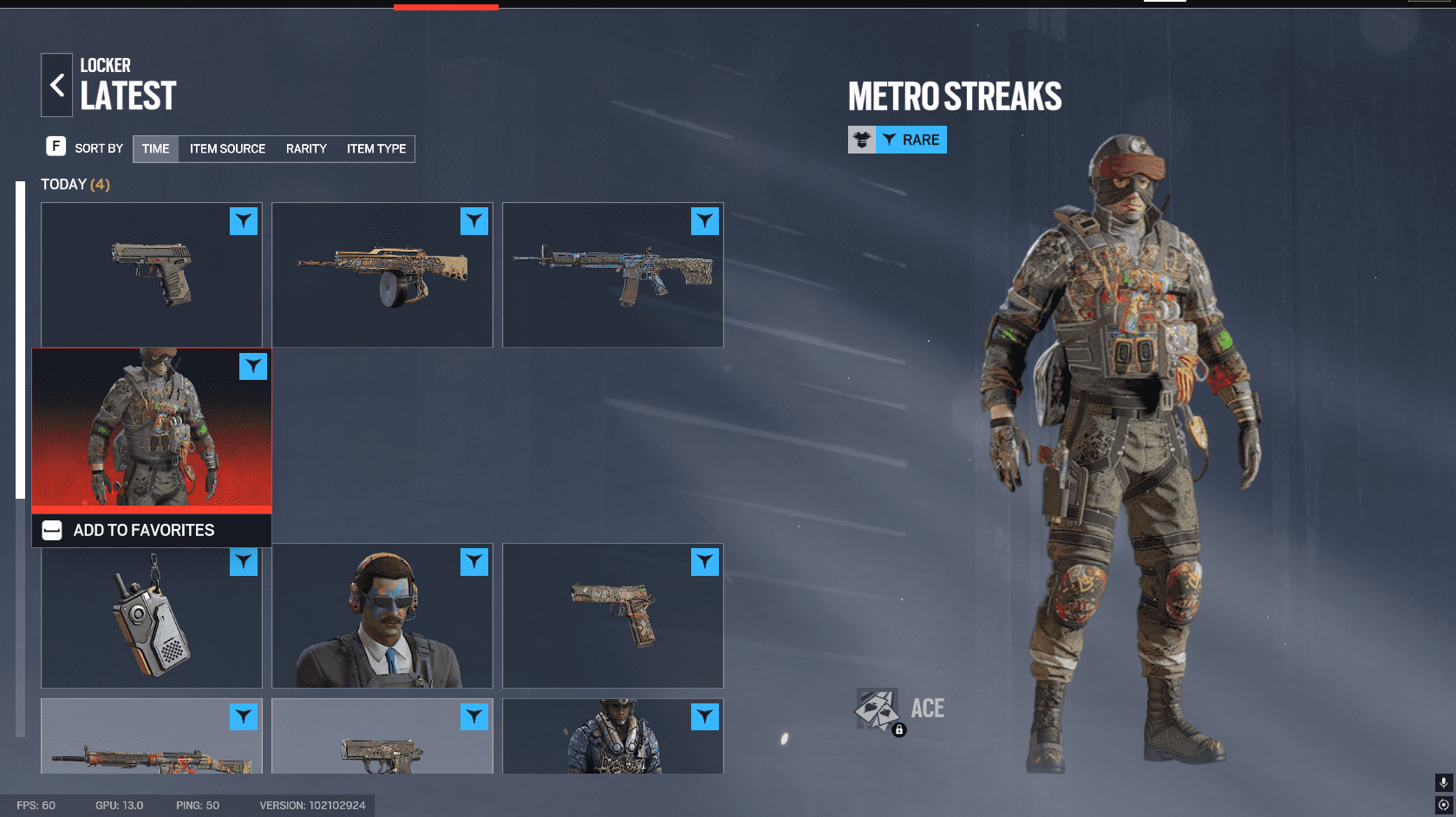Sort items by Time
The height and width of the screenshot is (817, 1456).
(155, 148)
